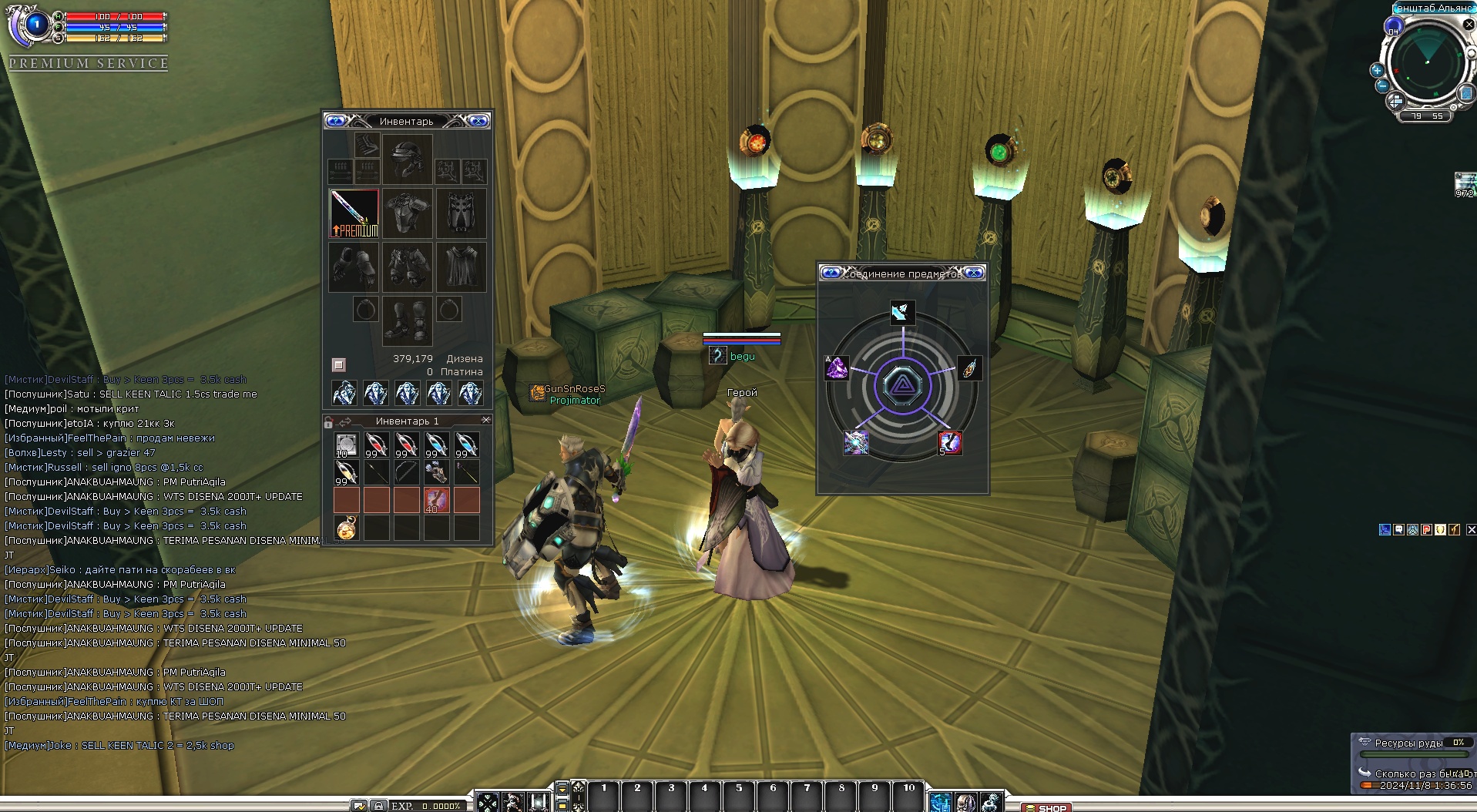
Task: Pick the red-framed item stacked 5 in wheel
Action: (x=949, y=442)
